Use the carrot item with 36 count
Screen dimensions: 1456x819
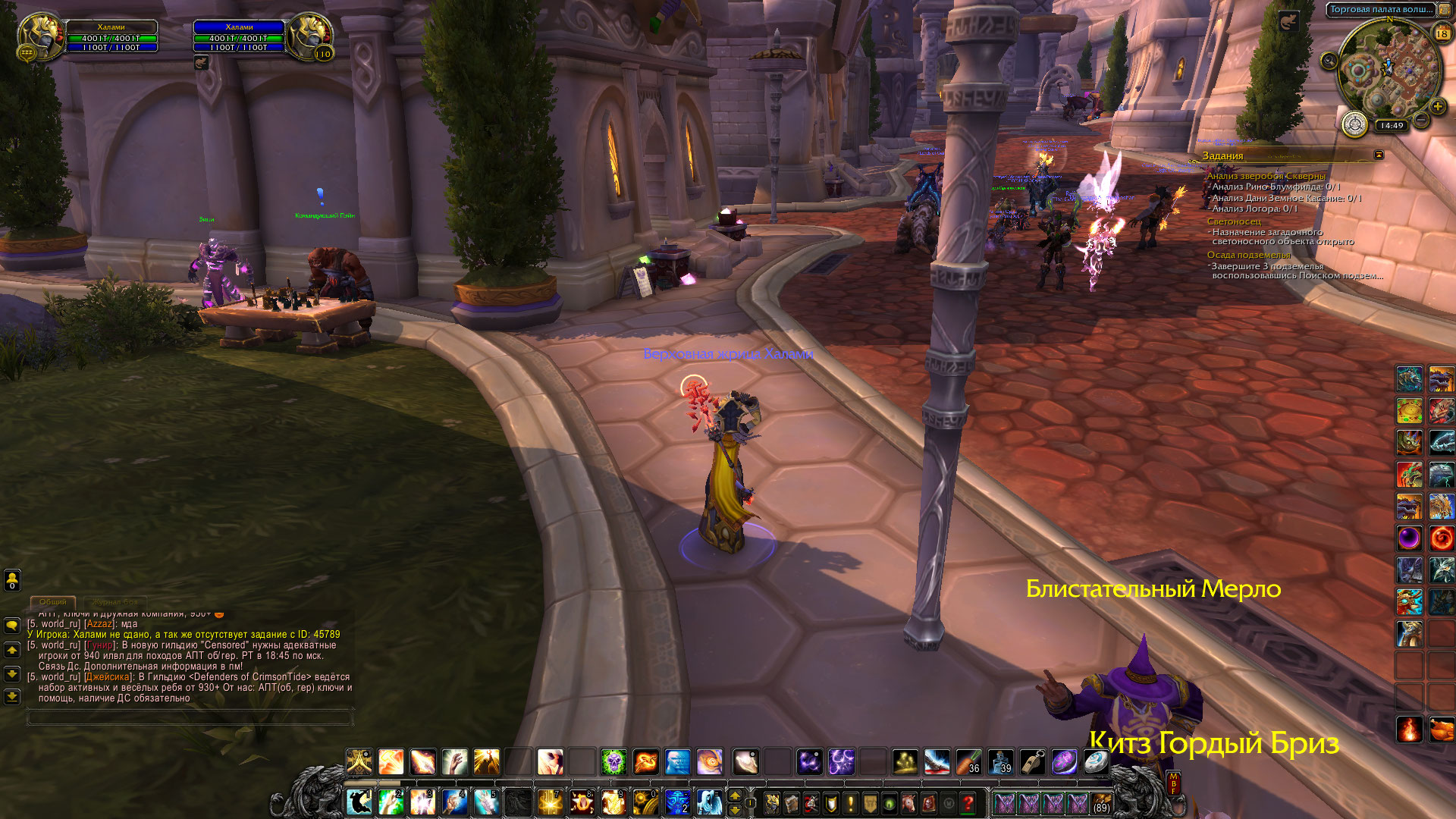[968, 761]
